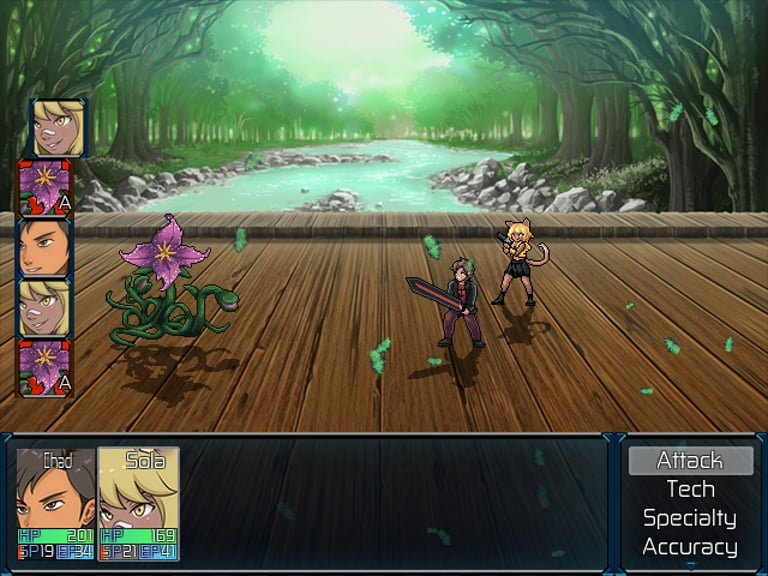Screen dimensions: 768x576
Task: Select Chad's party status panel
Action: (x=56, y=503)
